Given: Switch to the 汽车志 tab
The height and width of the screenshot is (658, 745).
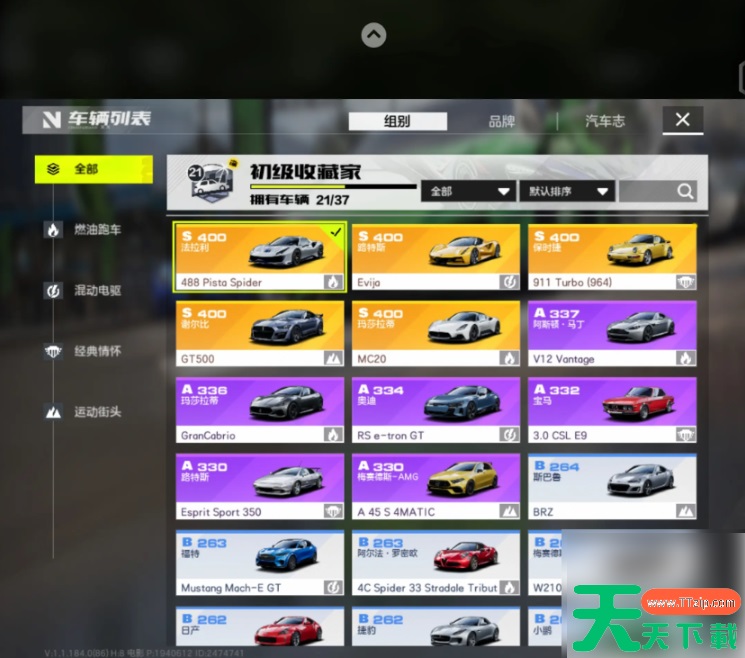Looking at the screenshot, I should click(x=605, y=121).
